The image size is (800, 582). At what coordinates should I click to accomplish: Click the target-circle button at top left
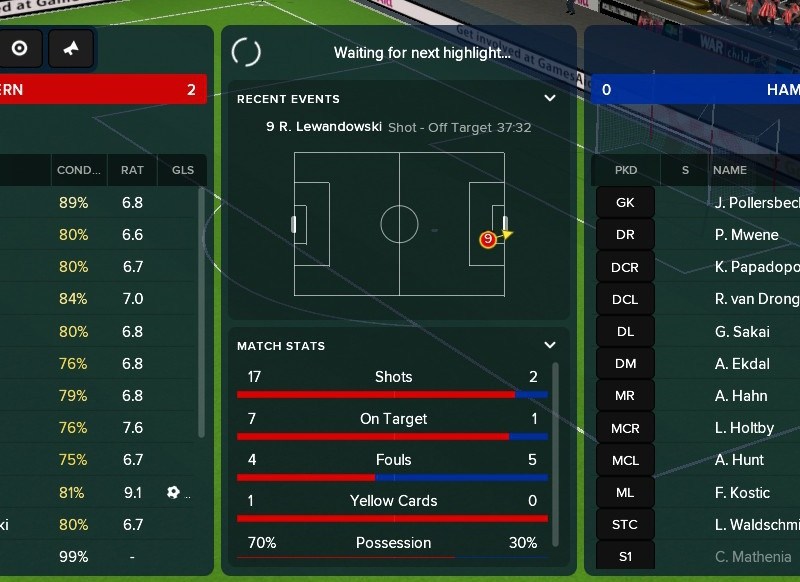pyautogui.click(x=19, y=48)
